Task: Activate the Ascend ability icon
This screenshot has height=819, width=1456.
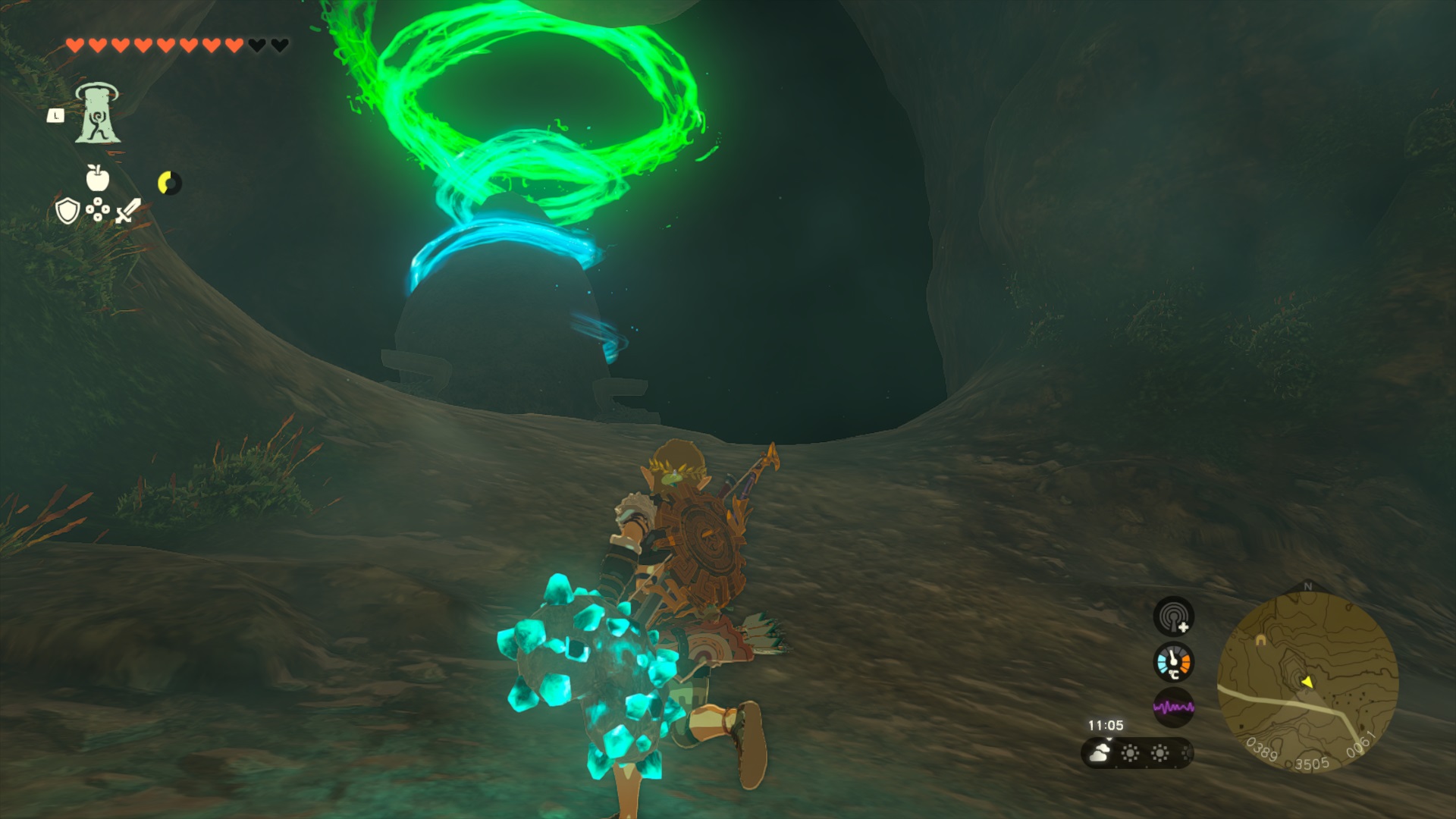Action: click(97, 114)
